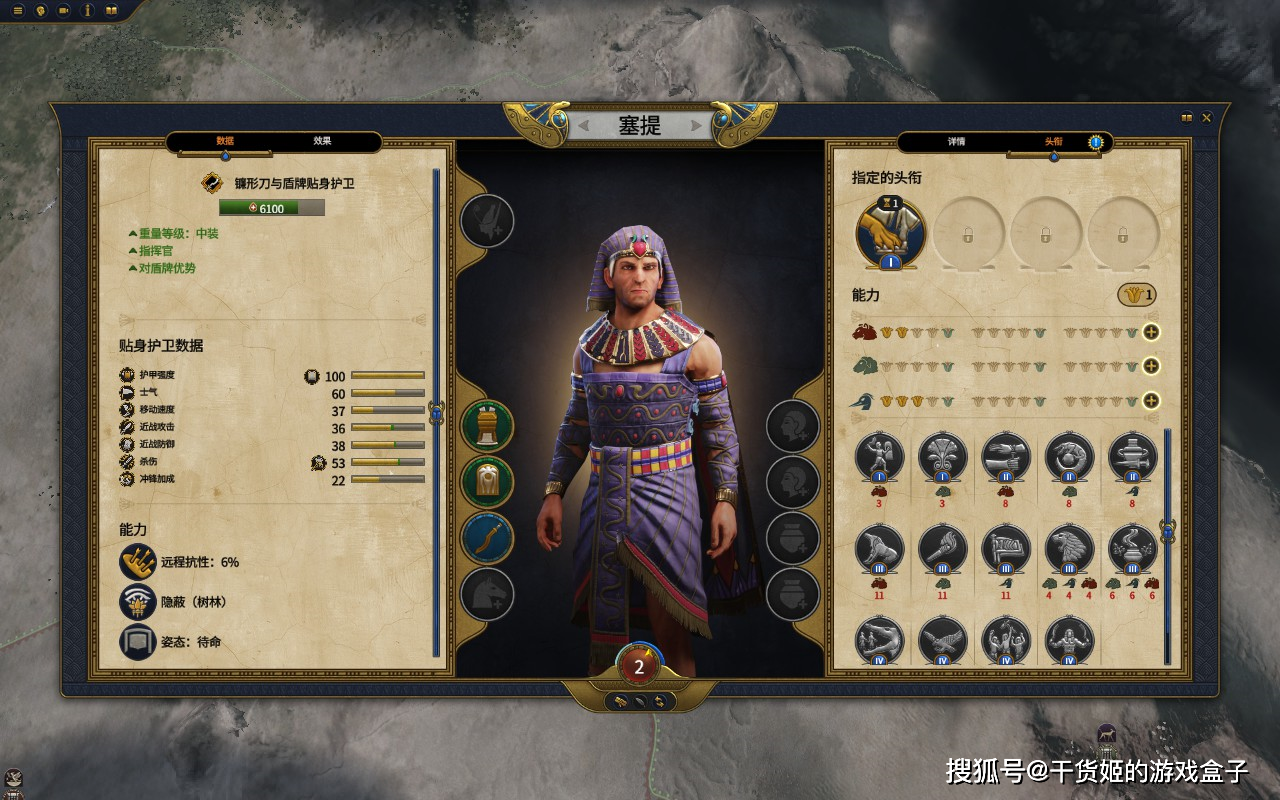Click the 隐蔽 (树林) stealth ability icon
The width and height of the screenshot is (1280, 800).
pyautogui.click(x=138, y=602)
